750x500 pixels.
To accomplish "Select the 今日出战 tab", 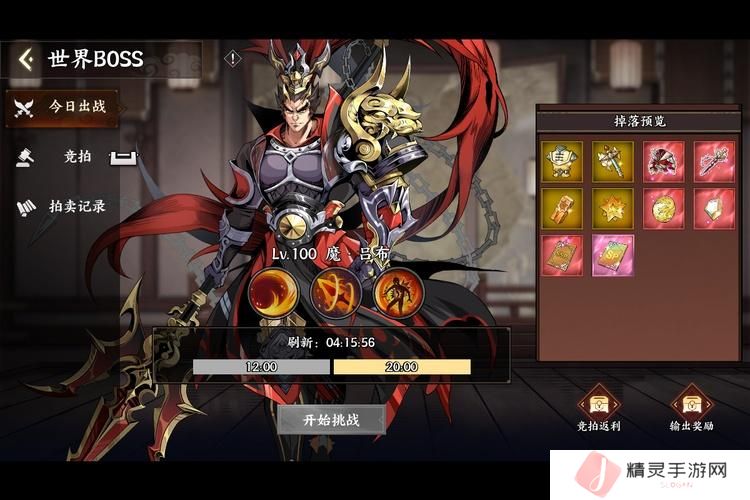I will click(61, 107).
